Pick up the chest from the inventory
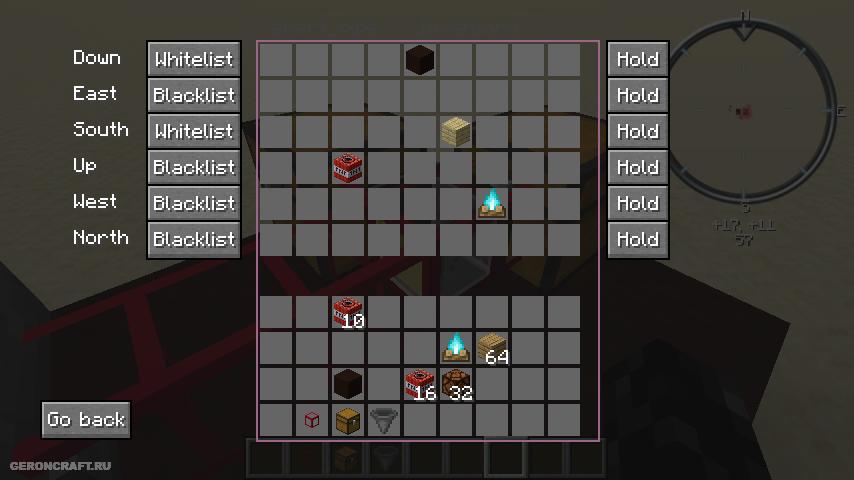Screen dimensions: 854x480 click(347, 420)
